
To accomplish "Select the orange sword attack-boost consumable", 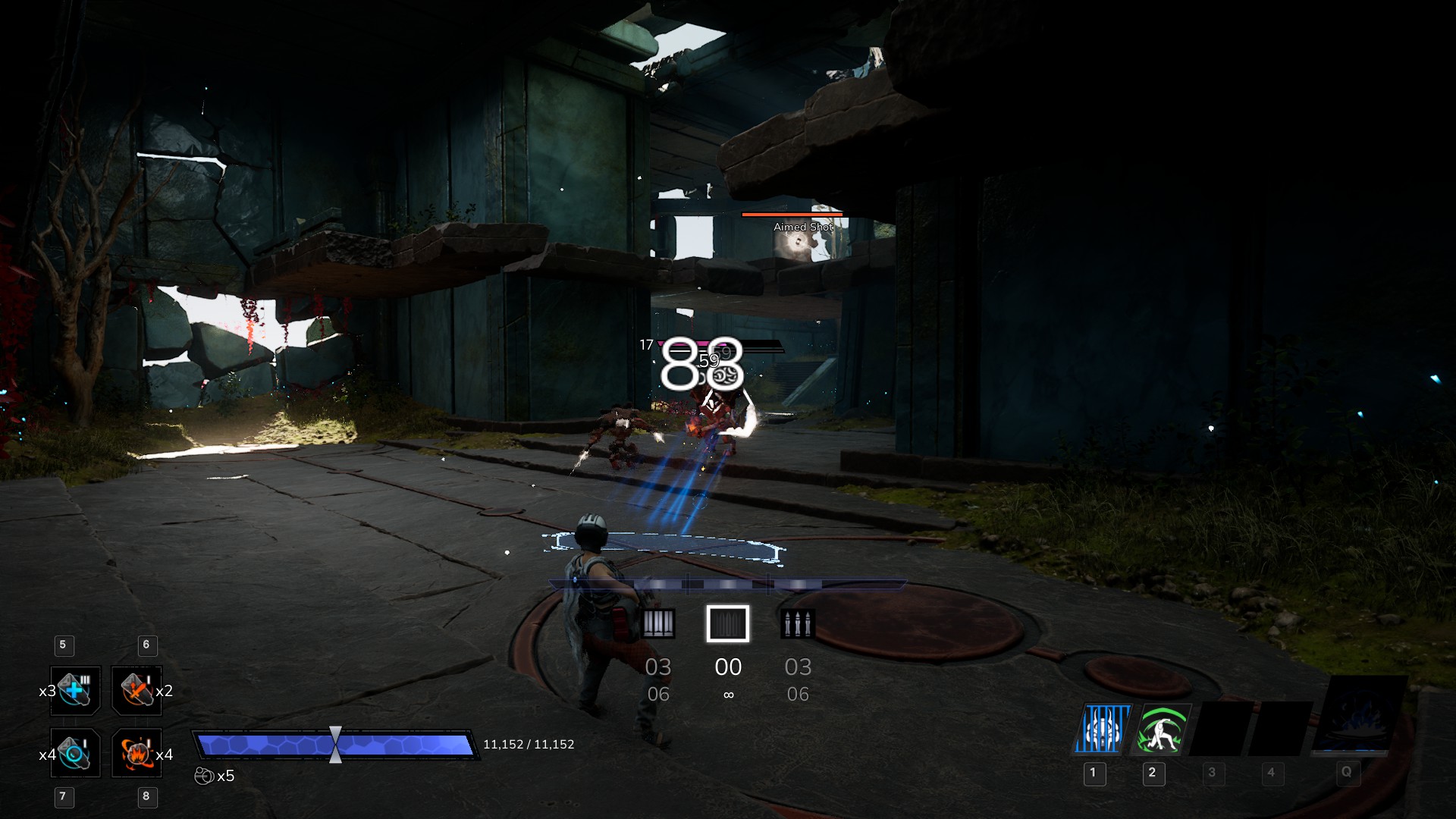I will pos(136,690).
